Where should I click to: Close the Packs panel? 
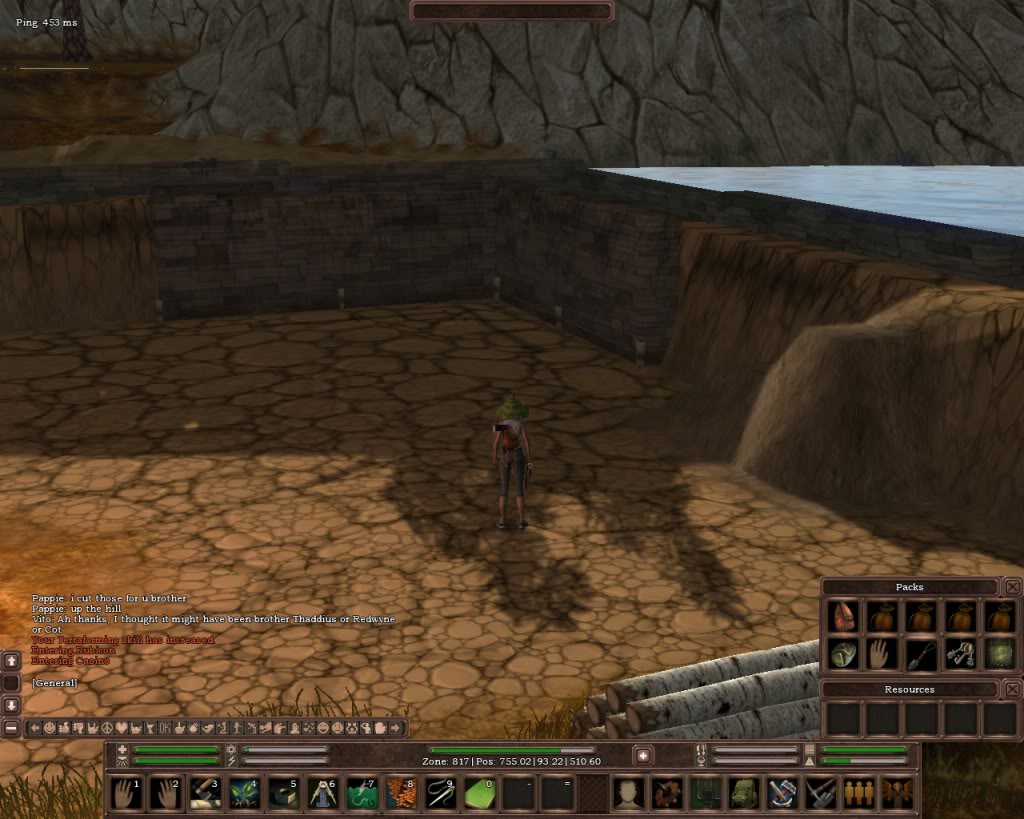coord(1012,587)
